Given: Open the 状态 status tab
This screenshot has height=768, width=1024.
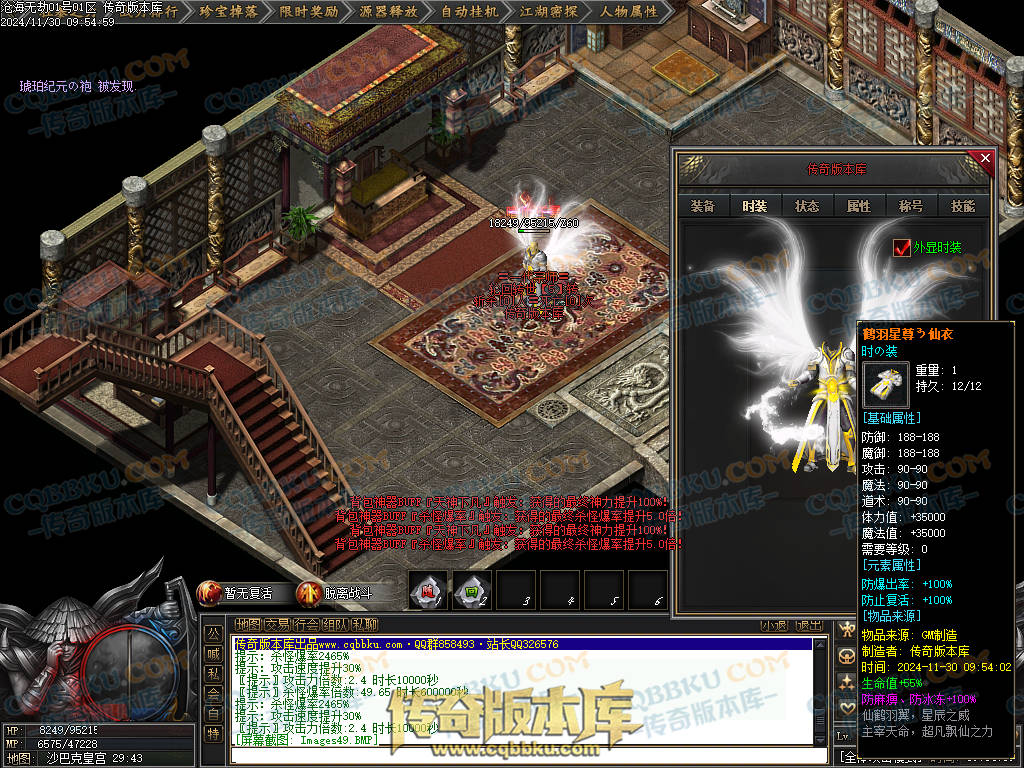Looking at the screenshot, I should coord(807,206).
